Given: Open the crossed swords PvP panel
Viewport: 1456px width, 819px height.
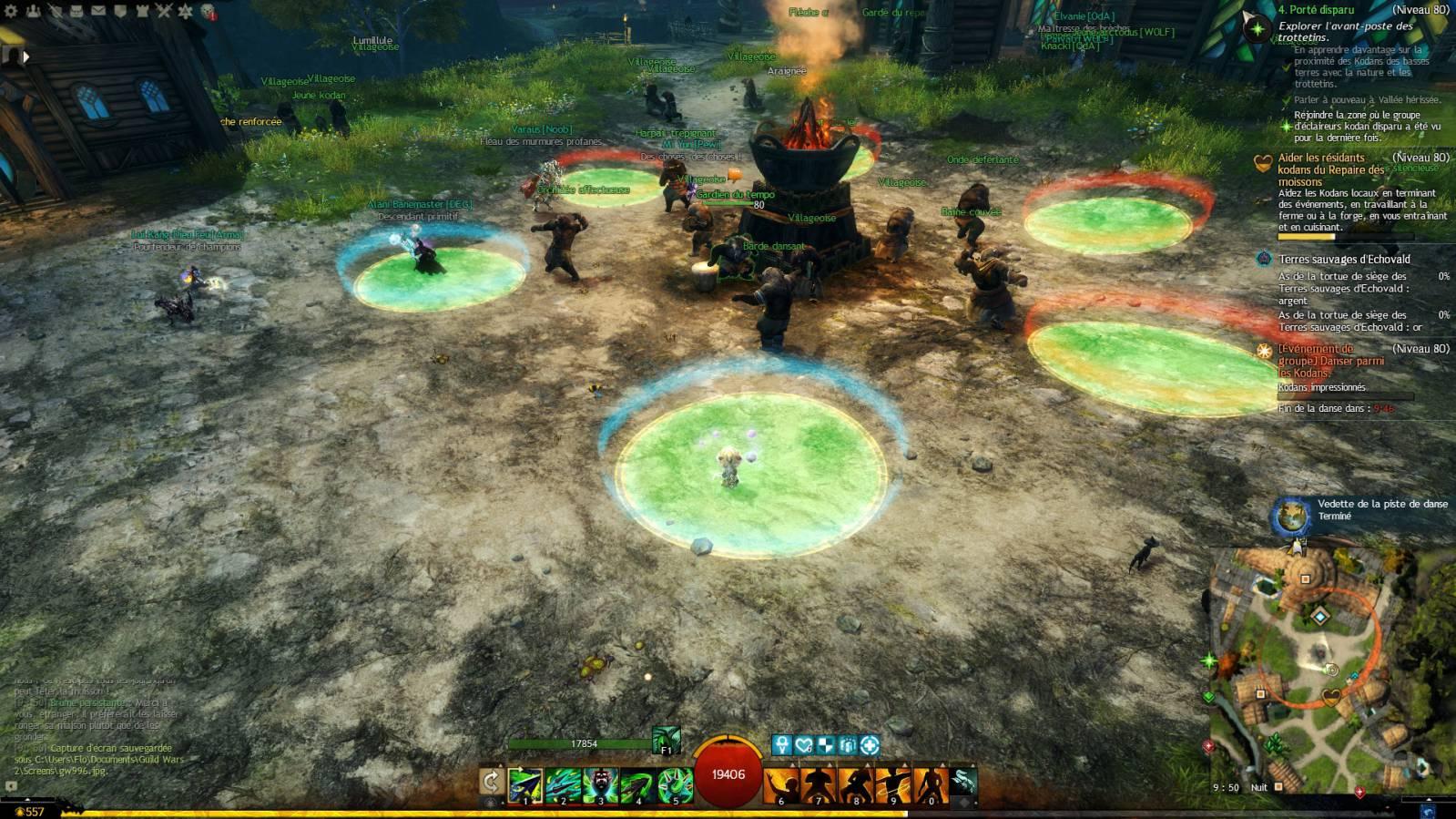Looking at the screenshot, I should (x=164, y=12).
